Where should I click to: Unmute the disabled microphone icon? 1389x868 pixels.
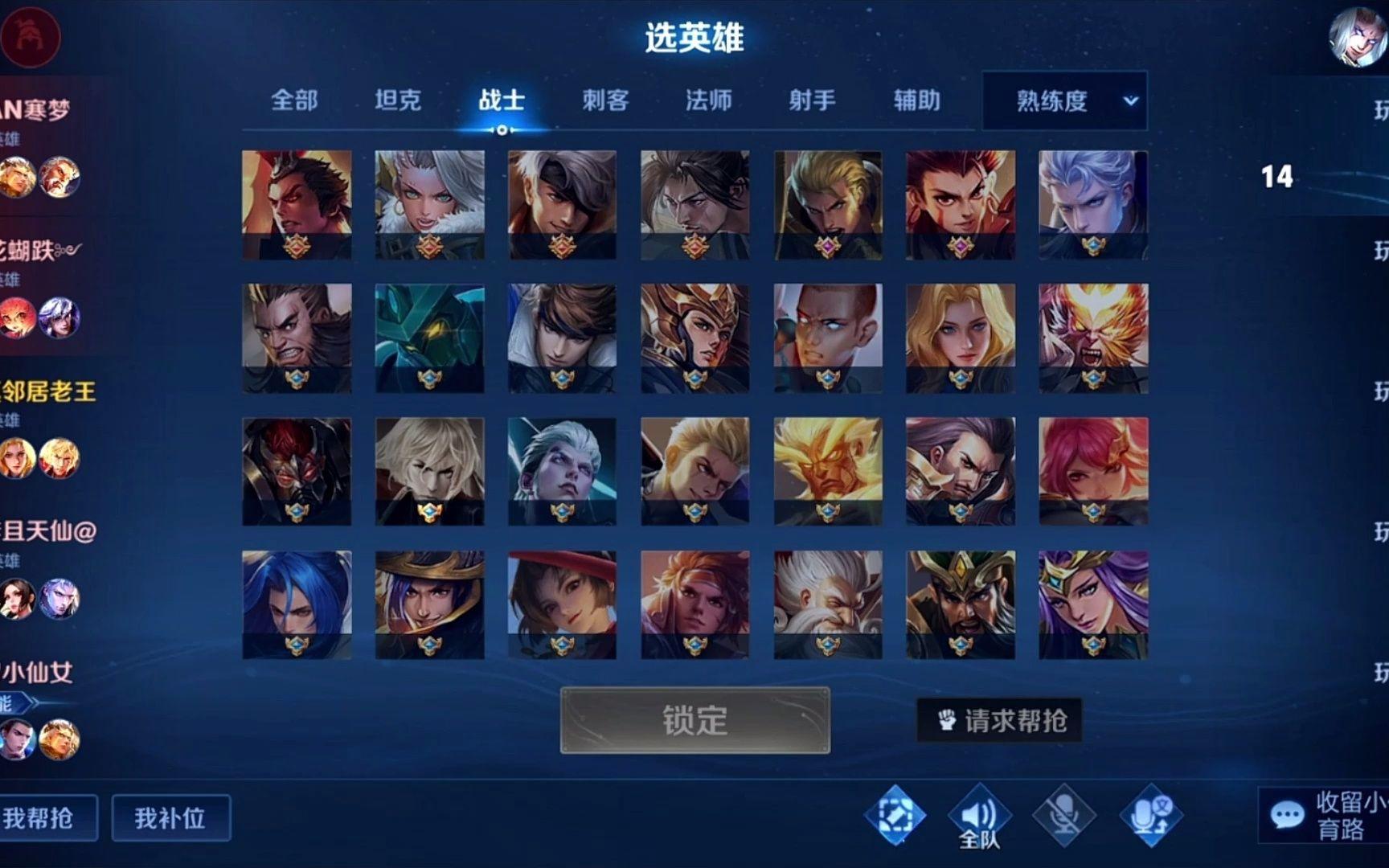pyautogui.click(x=1067, y=813)
